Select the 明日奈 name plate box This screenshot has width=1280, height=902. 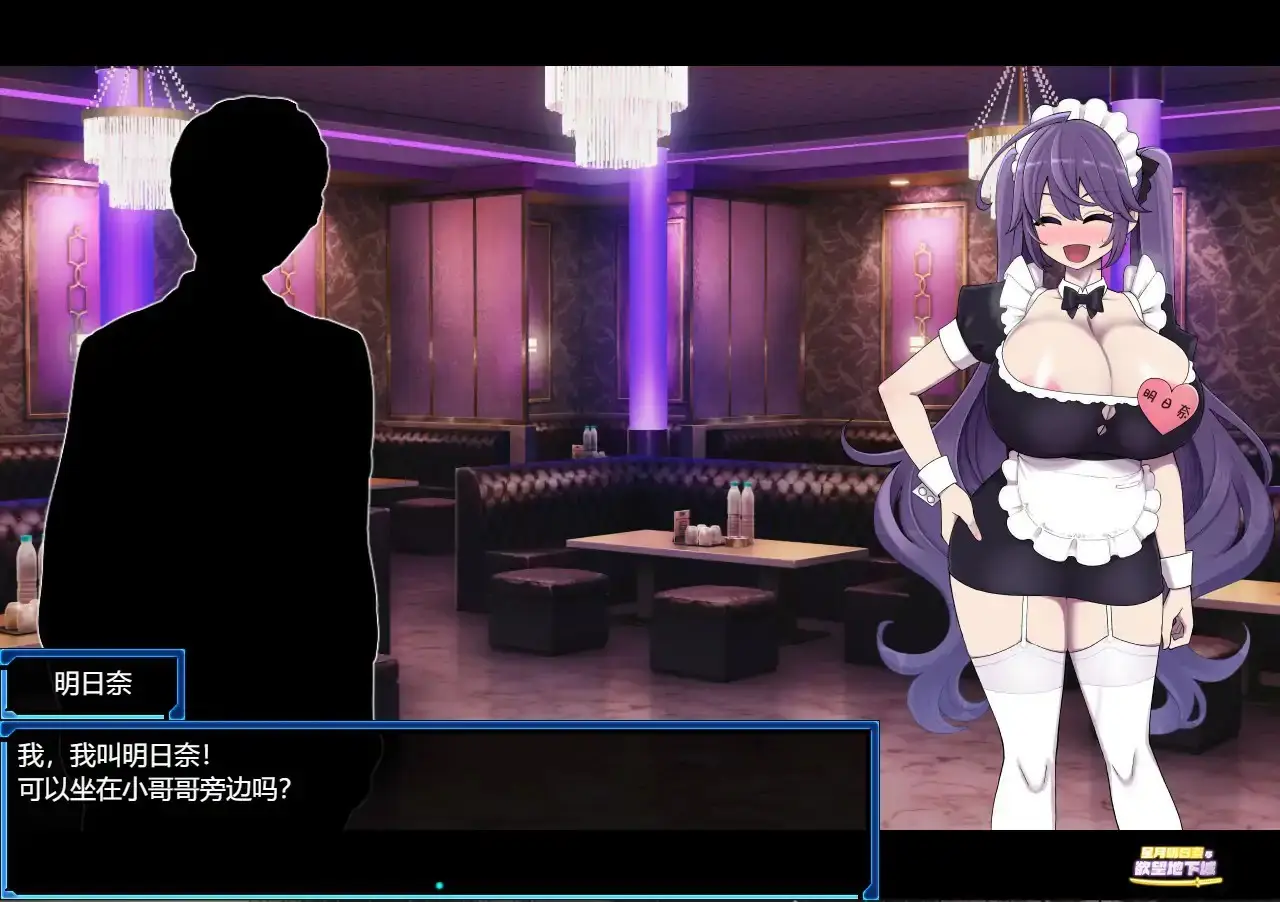click(90, 684)
